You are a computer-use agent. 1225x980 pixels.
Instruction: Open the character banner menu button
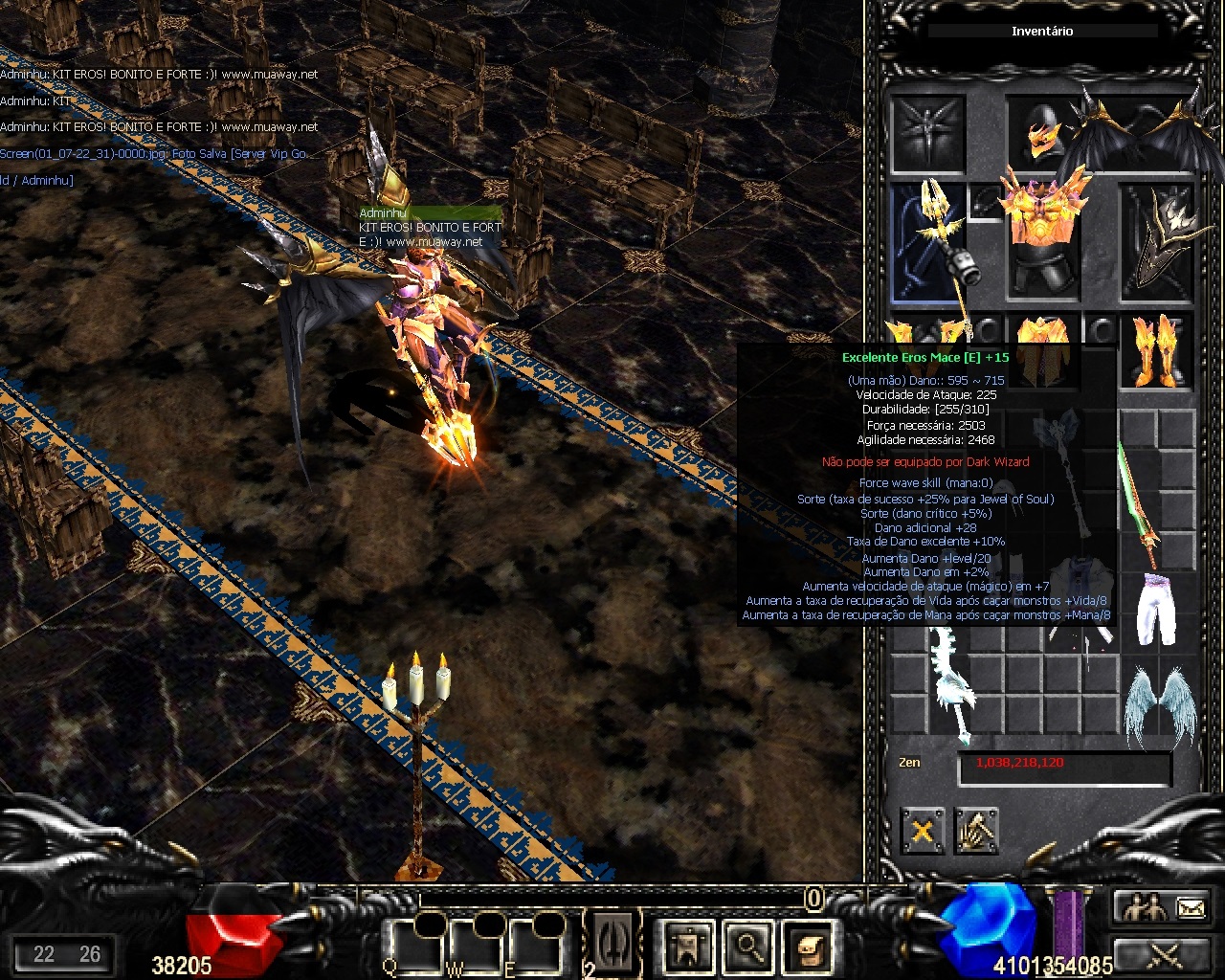688,946
